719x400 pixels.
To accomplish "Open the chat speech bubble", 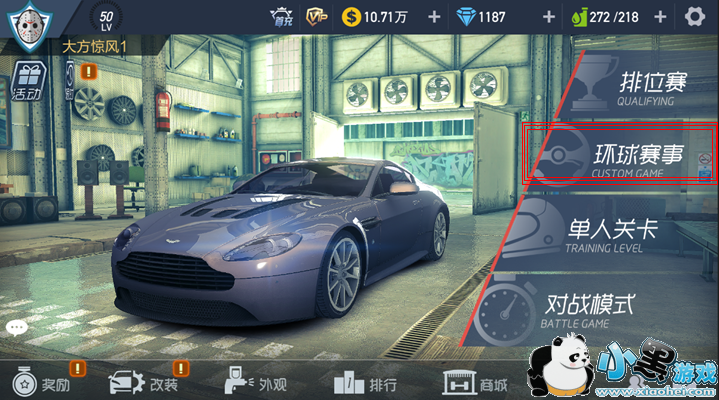I will click(x=16, y=327).
